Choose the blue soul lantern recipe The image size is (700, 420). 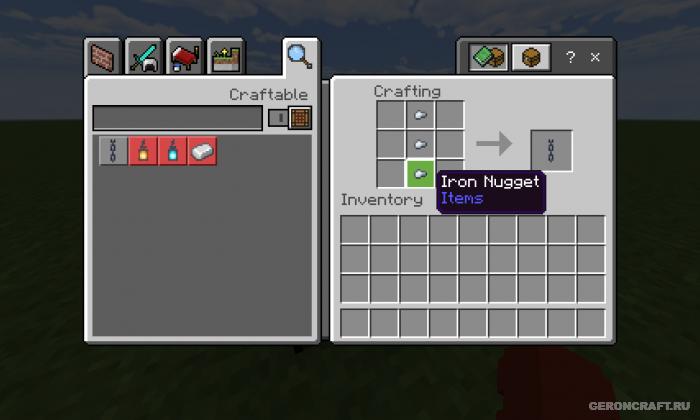tap(173, 151)
